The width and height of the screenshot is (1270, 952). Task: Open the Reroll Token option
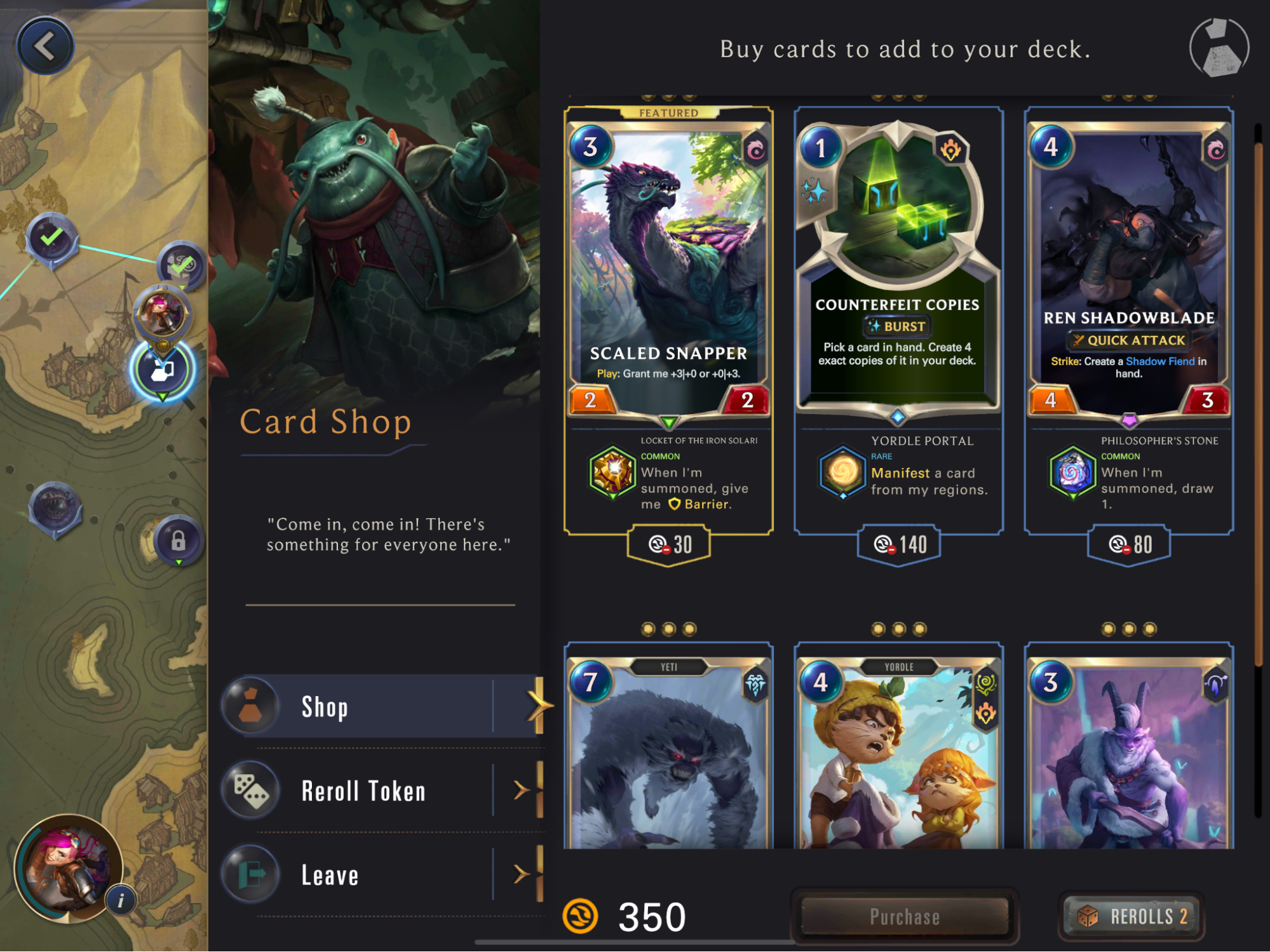381,791
